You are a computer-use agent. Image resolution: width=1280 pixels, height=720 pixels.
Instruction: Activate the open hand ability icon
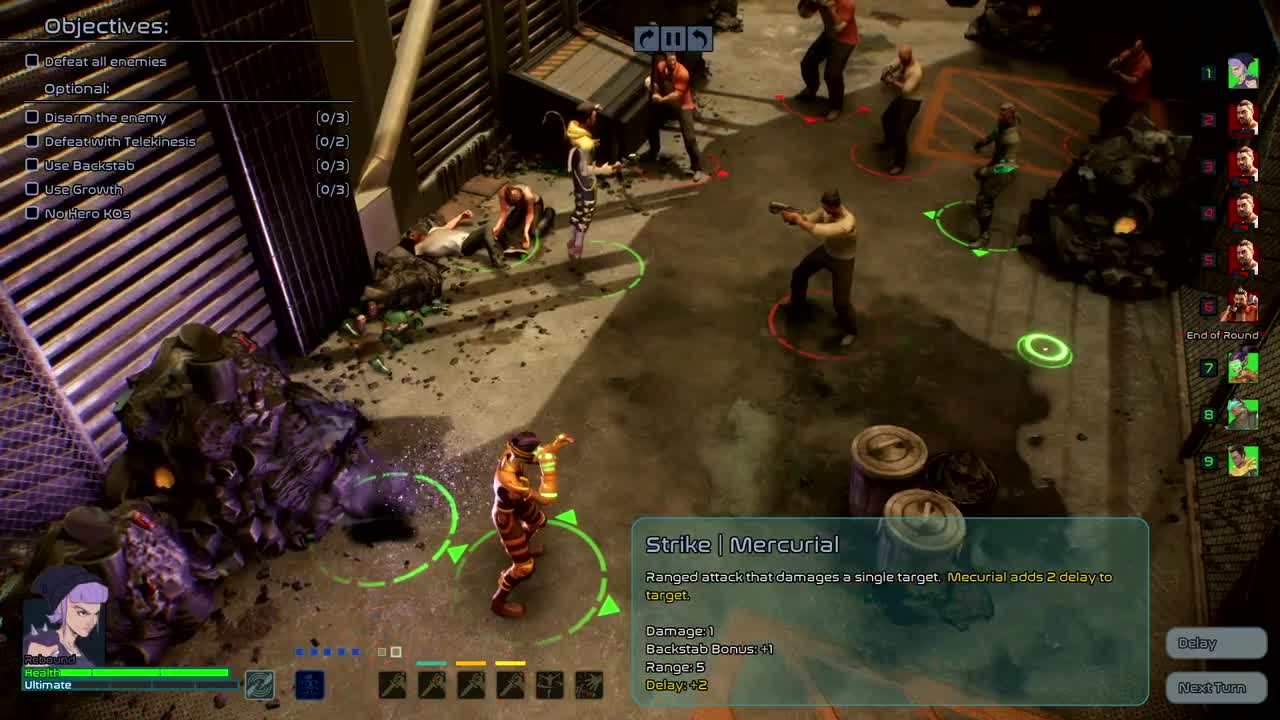coord(589,685)
